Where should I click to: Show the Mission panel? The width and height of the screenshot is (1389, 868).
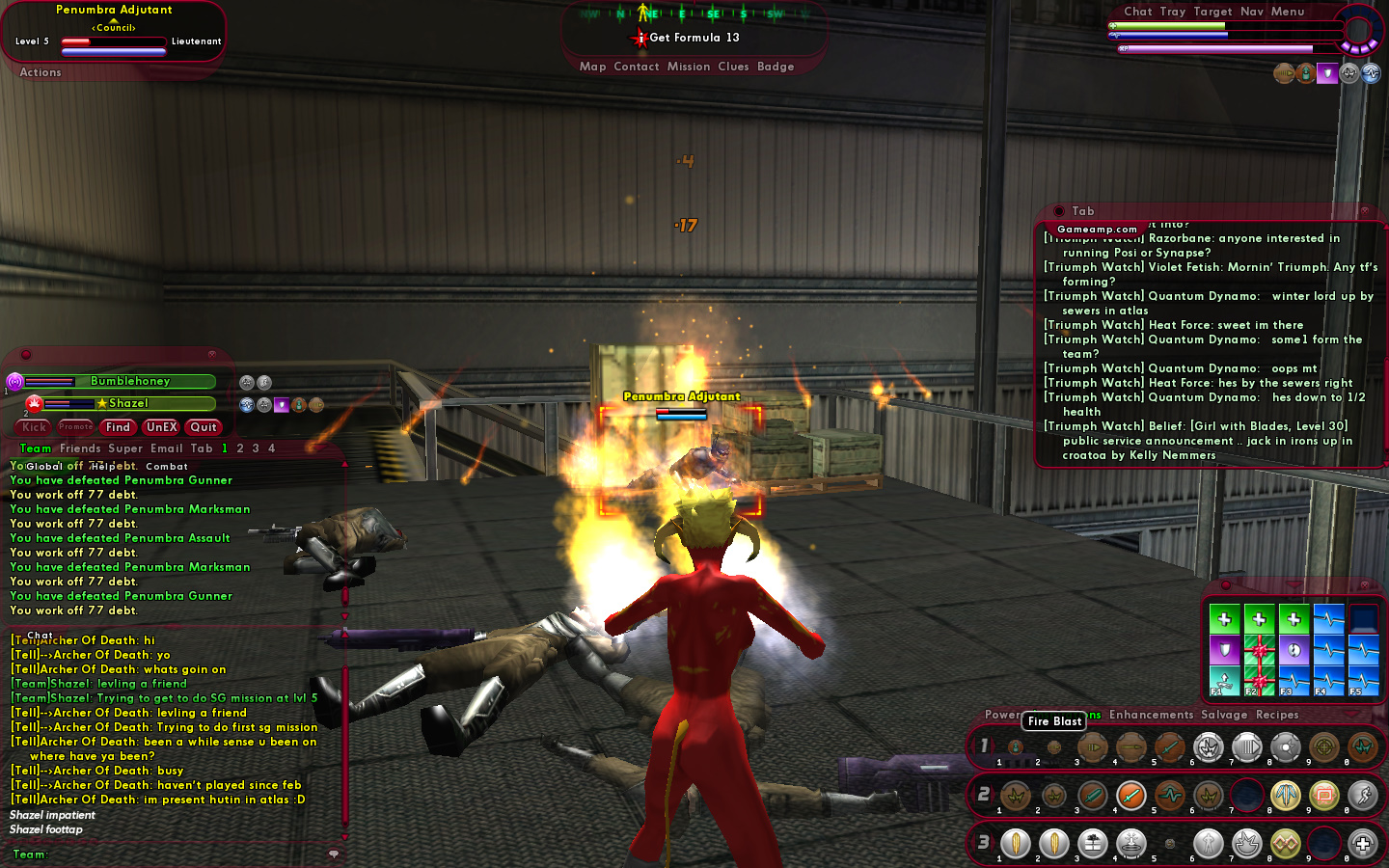point(689,67)
